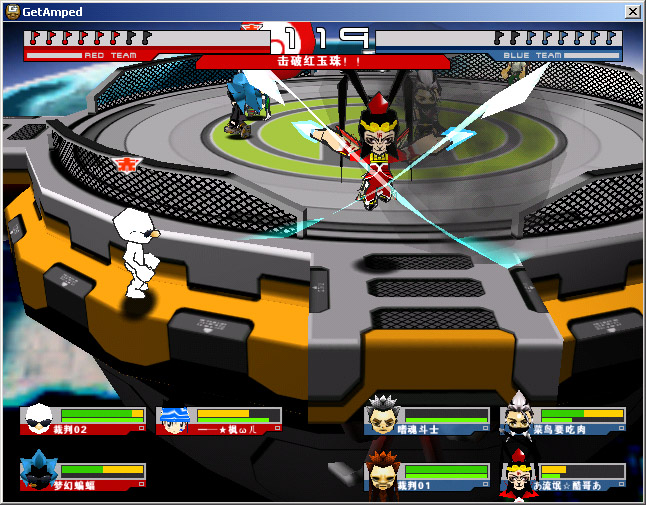Viewport: 646px width, 505px height.
Task: Select player 裁判02 portrait panel
Action: click(83, 420)
